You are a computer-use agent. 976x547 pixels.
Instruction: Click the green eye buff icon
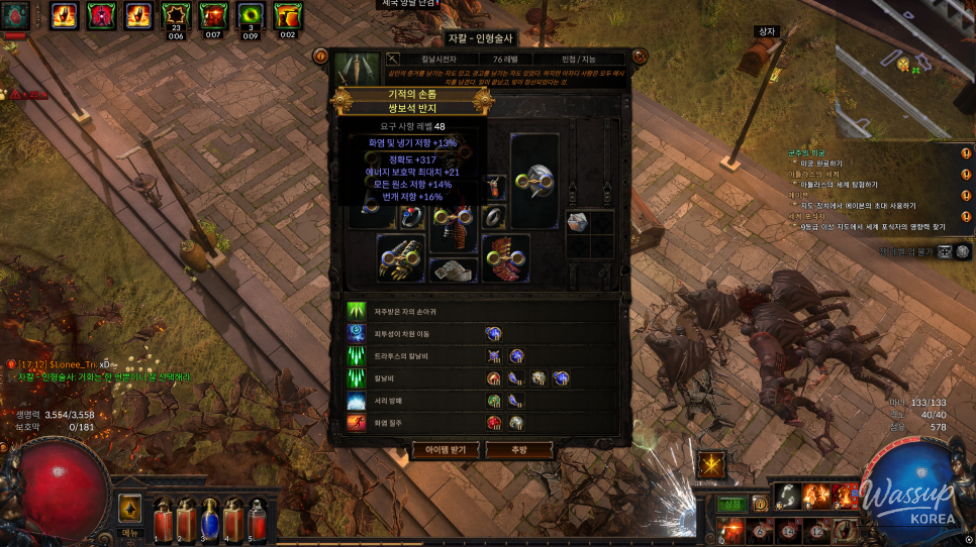tap(250, 16)
